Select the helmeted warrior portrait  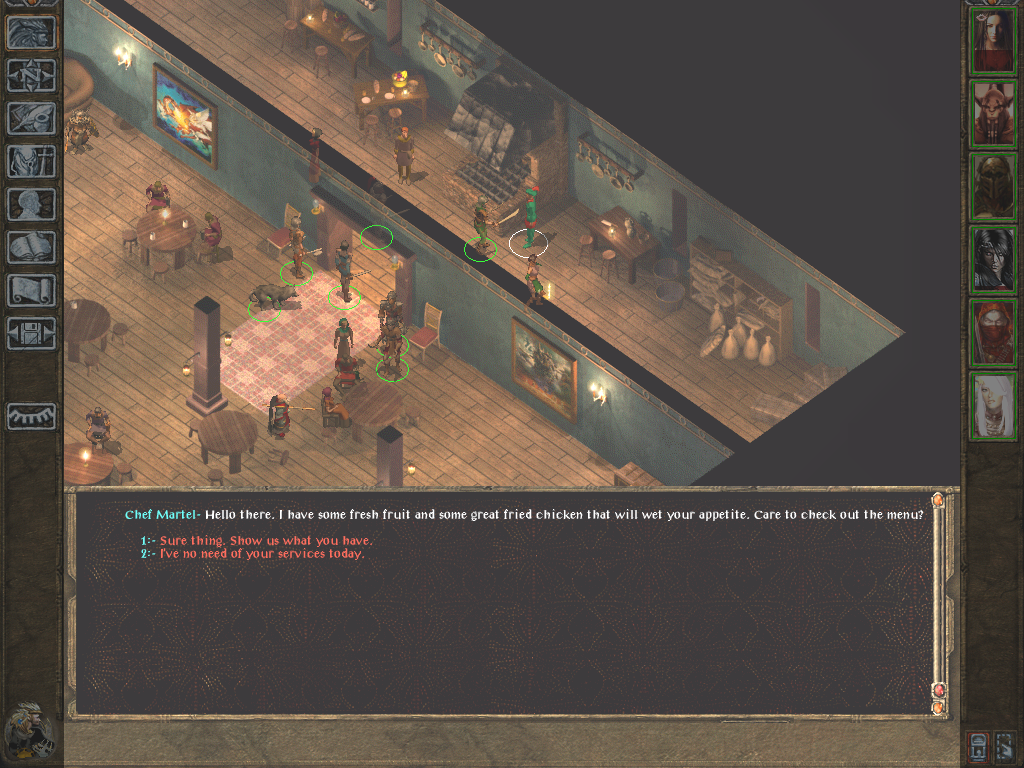[993, 187]
